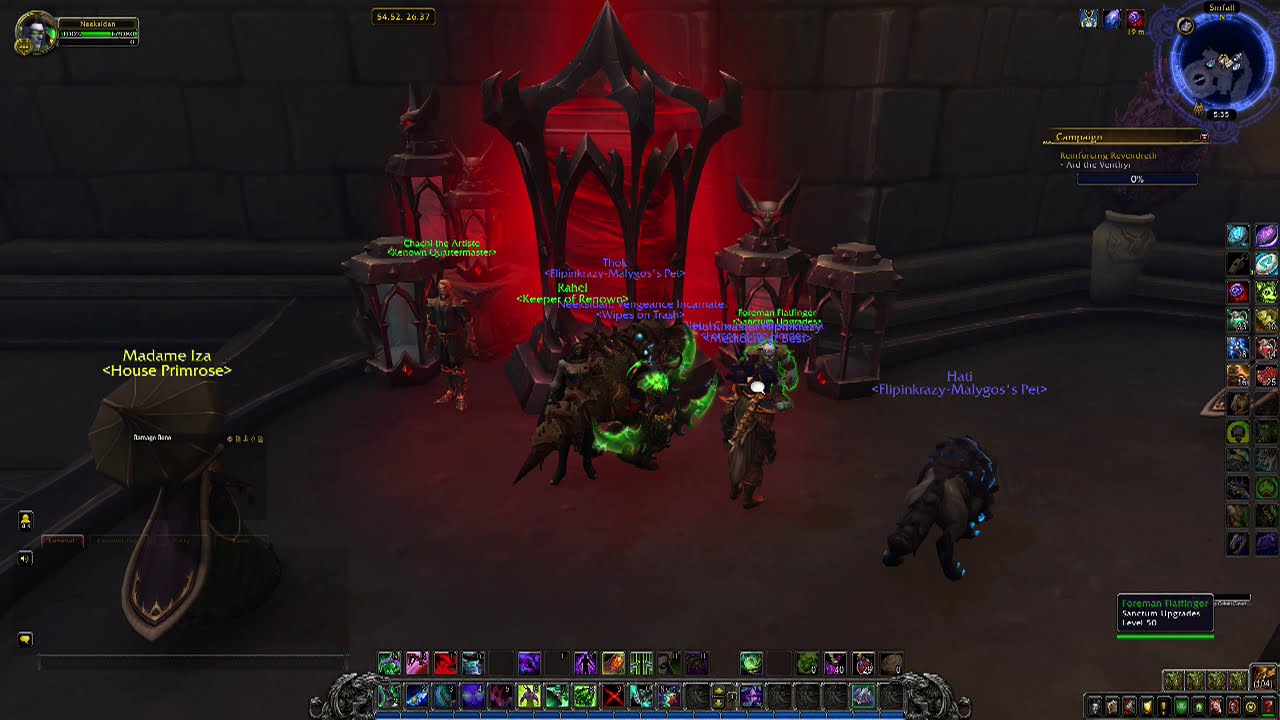Click the red question mark Help button
The height and width of the screenshot is (720, 1280).
coord(1268,706)
